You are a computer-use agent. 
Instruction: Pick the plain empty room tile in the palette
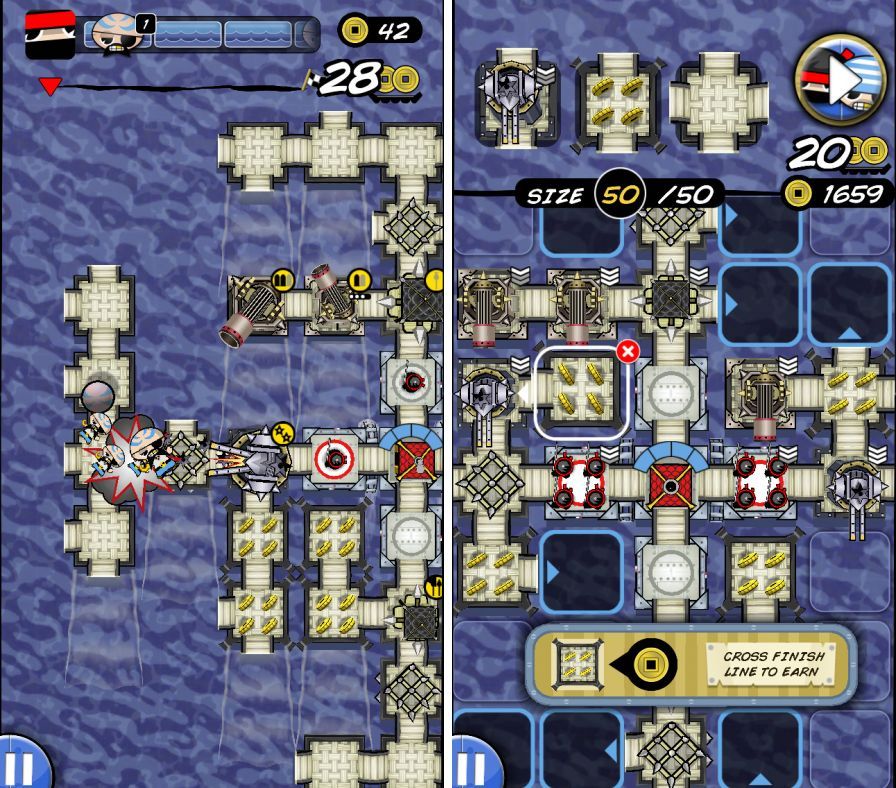pyautogui.click(x=718, y=99)
